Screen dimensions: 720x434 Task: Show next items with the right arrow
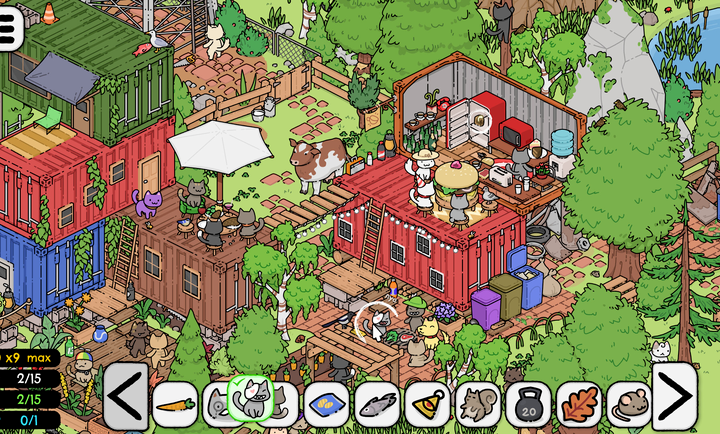(x=675, y=396)
